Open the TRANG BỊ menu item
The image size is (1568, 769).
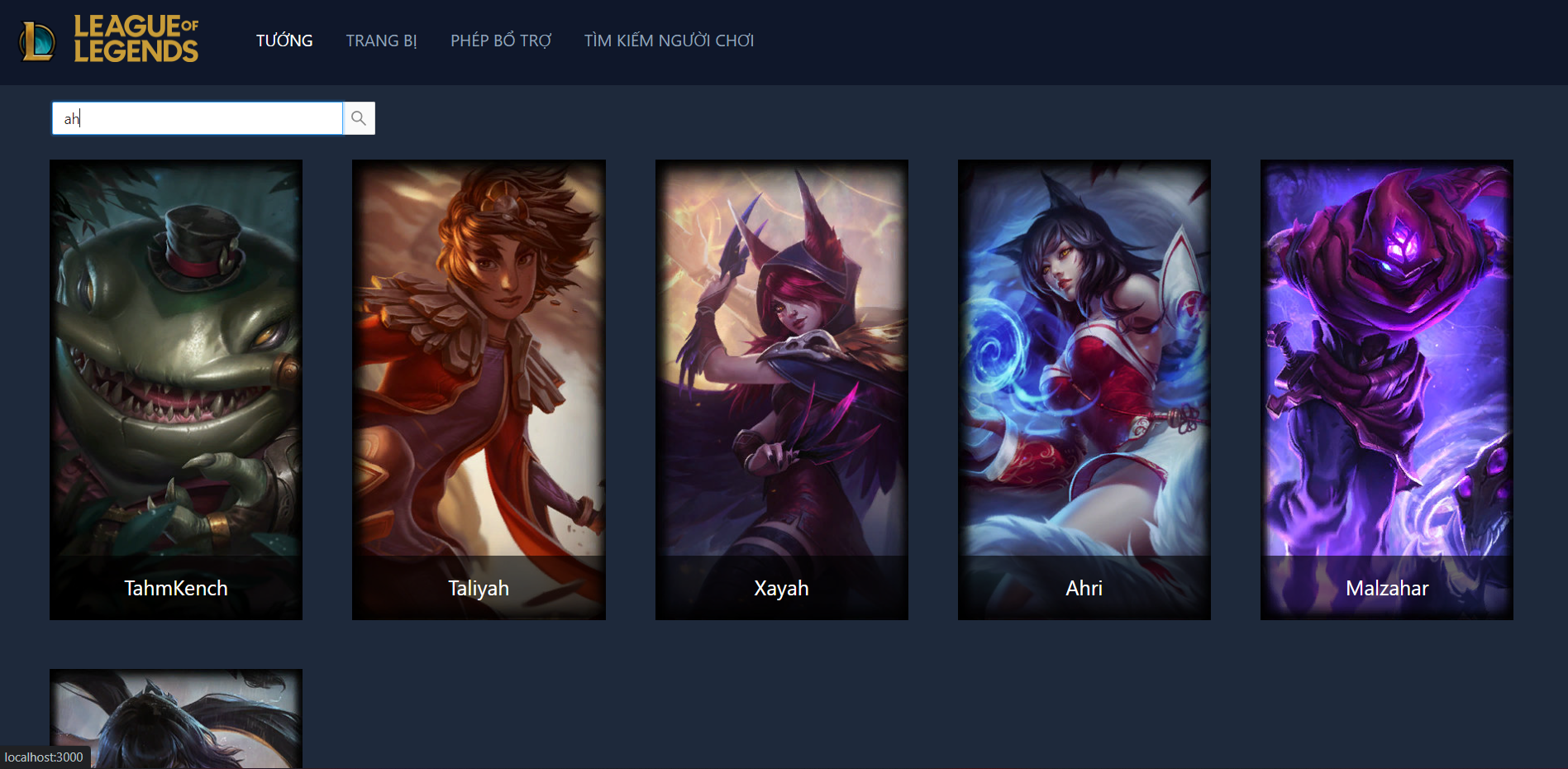click(x=381, y=40)
